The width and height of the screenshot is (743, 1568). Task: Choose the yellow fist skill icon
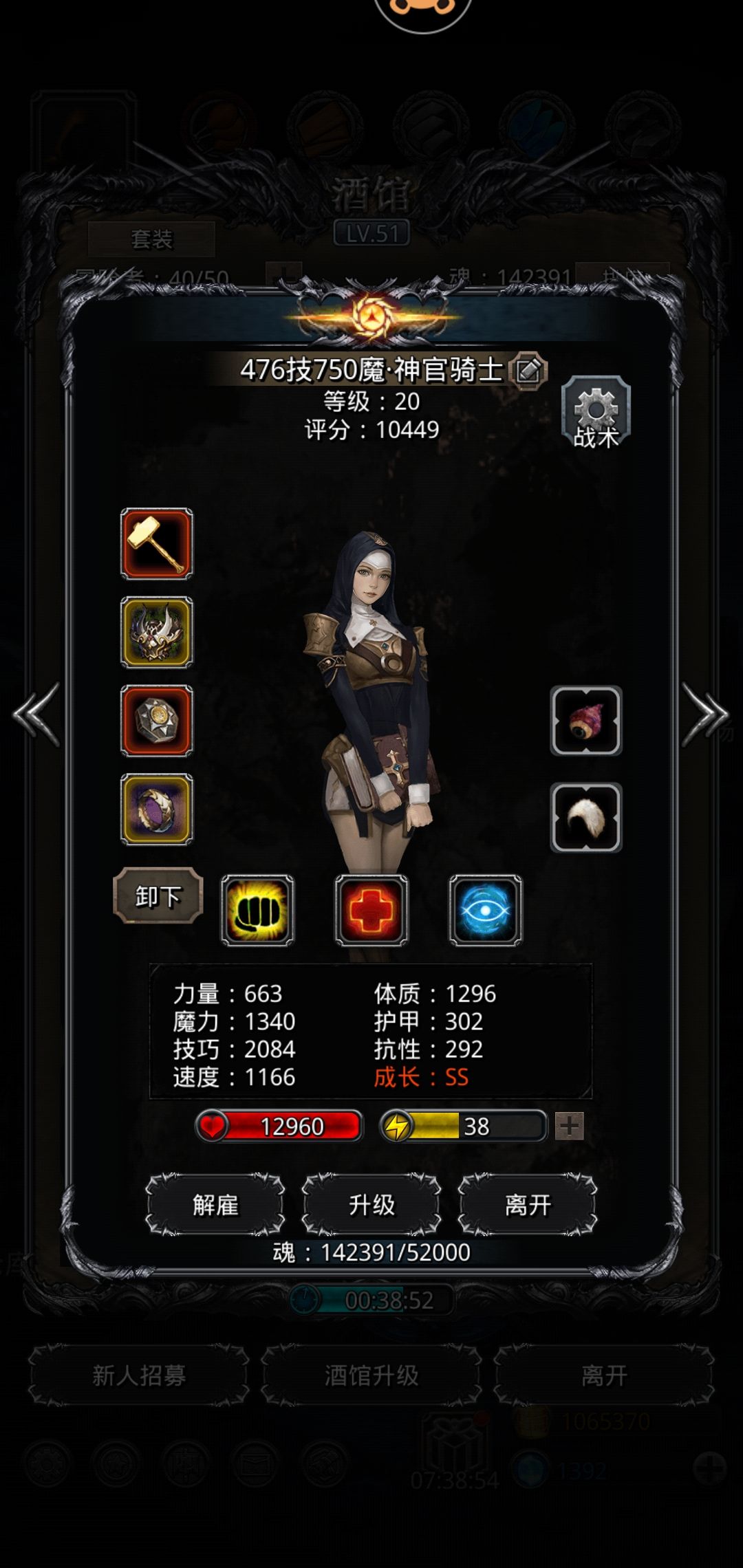(257, 911)
